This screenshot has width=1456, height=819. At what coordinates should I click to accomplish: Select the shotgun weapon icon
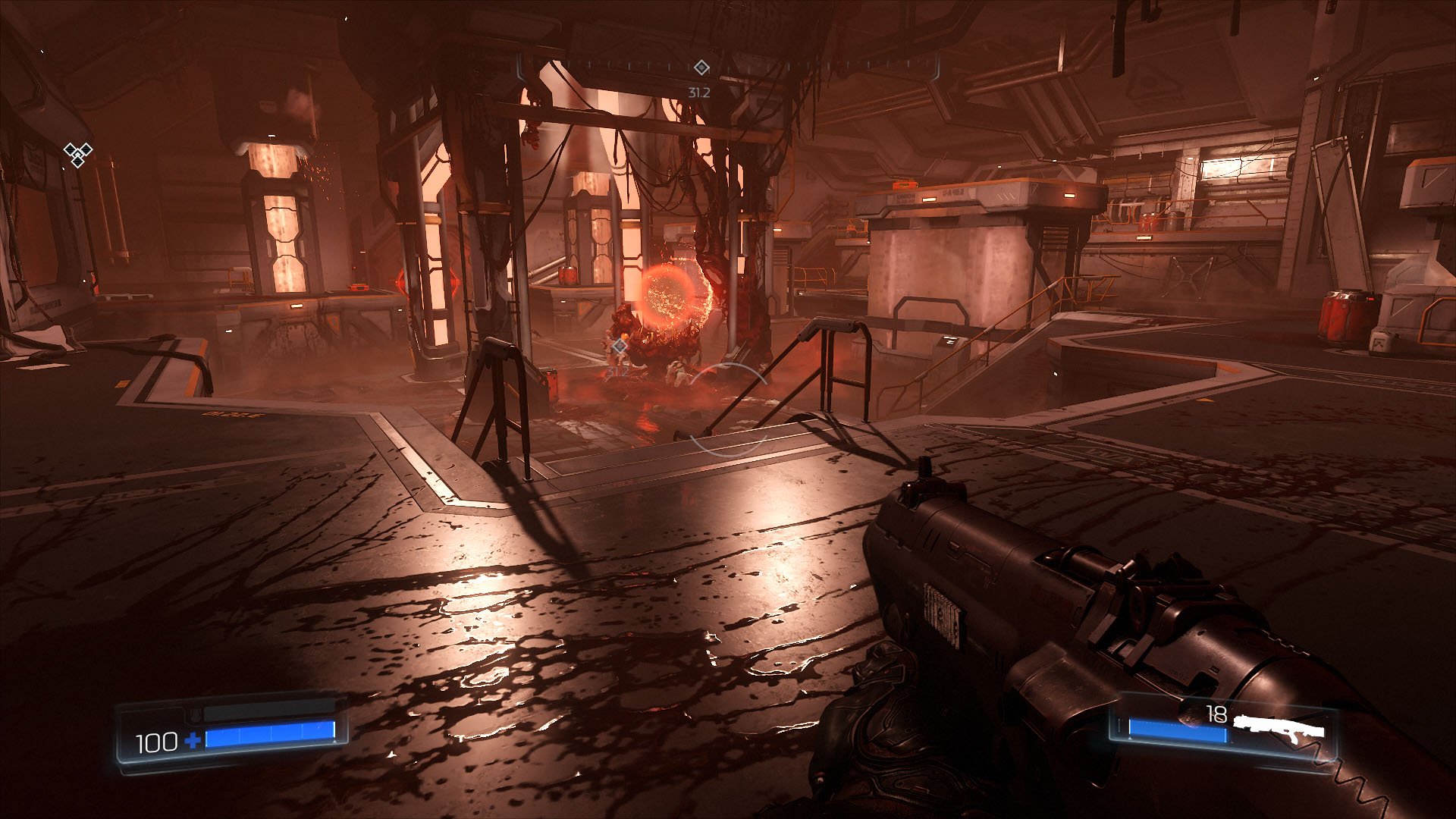coord(1279,730)
